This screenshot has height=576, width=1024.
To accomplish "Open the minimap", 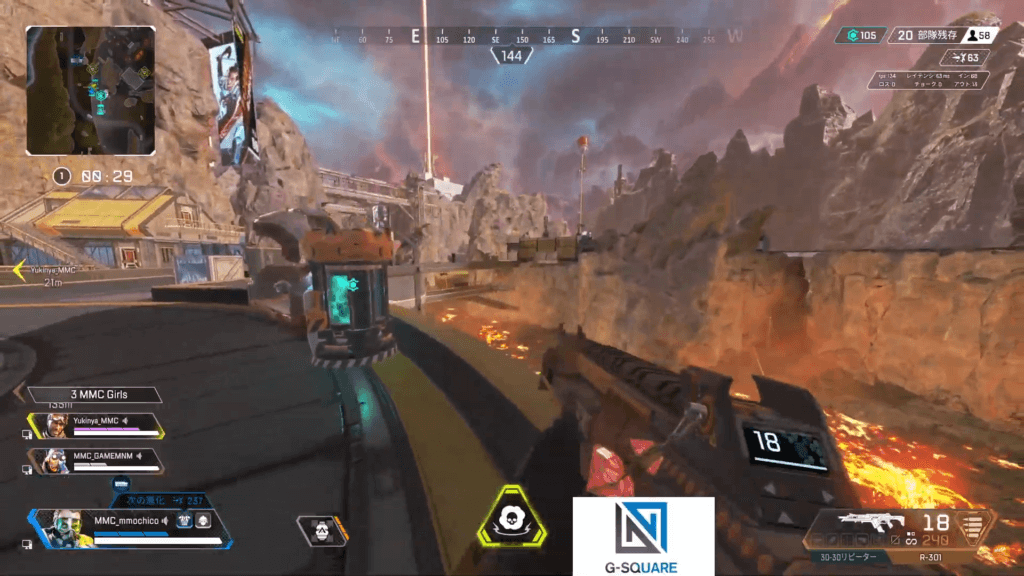I will 90,90.
